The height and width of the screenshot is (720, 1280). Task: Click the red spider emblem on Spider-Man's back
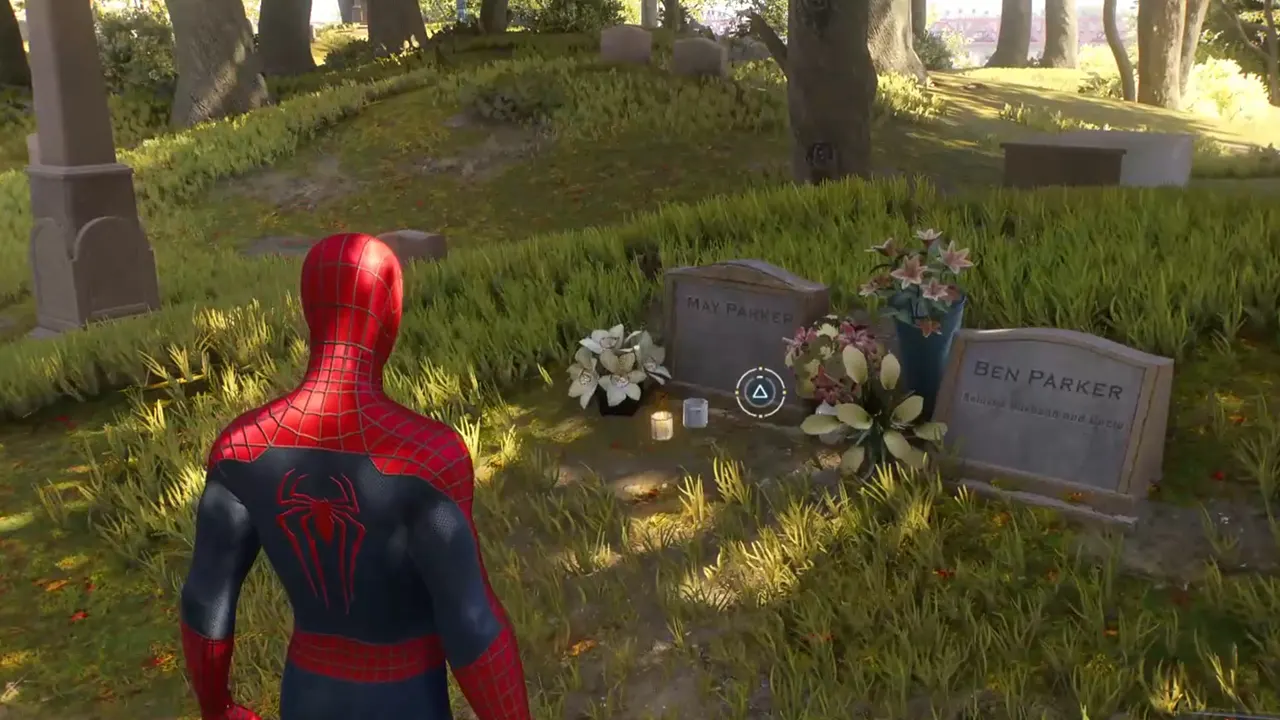click(x=322, y=510)
